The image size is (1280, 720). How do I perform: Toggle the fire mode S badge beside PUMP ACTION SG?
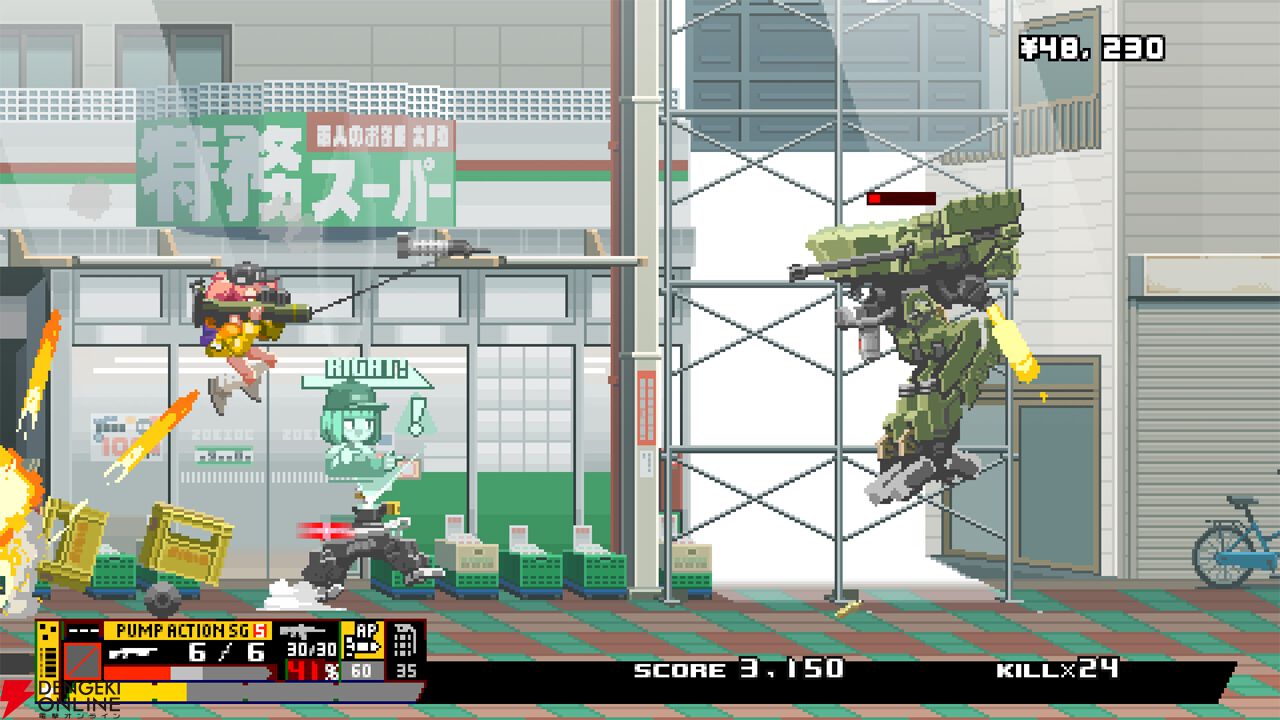coord(260,630)
